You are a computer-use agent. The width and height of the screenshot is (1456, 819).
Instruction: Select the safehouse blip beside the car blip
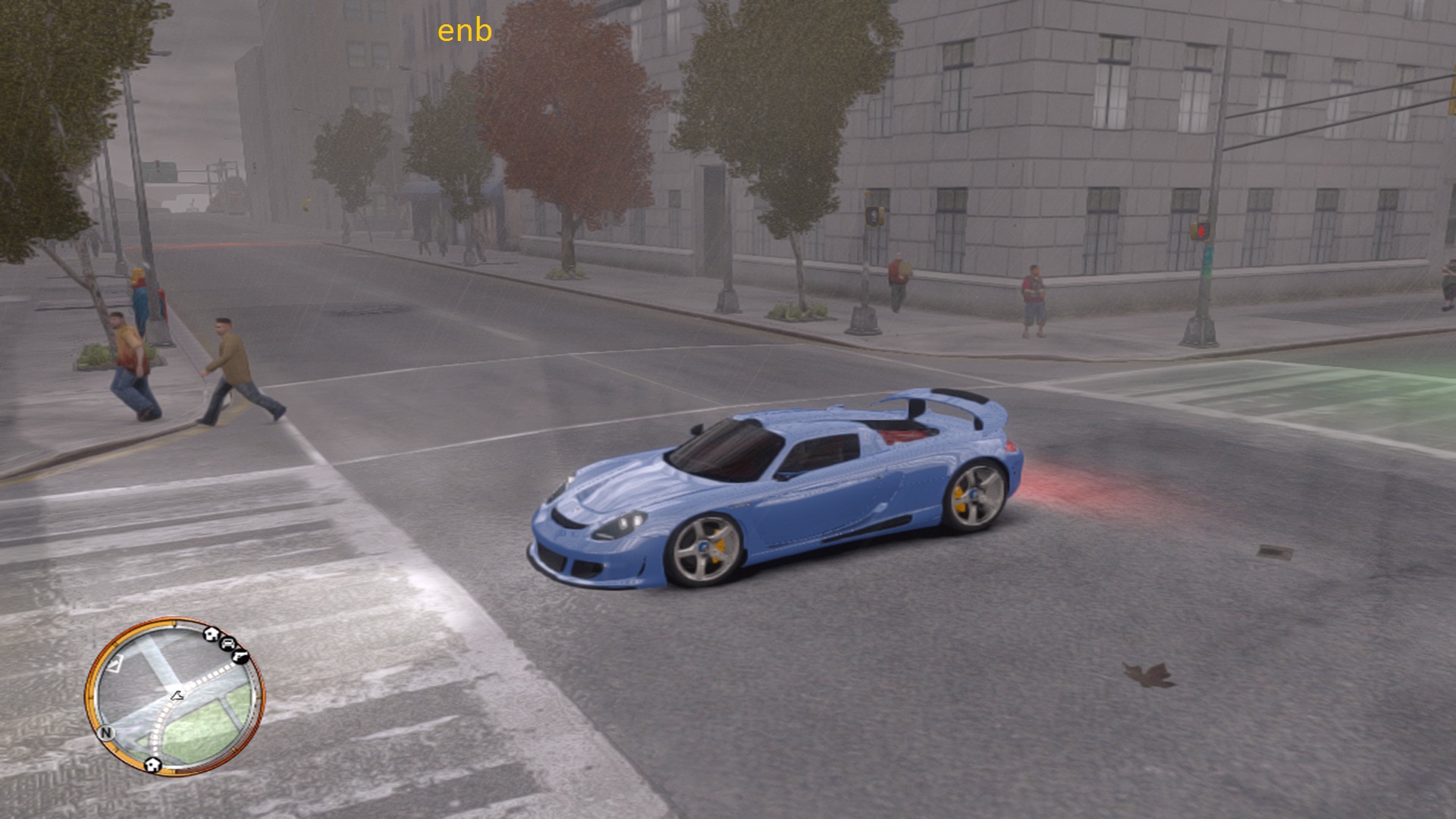212,634
